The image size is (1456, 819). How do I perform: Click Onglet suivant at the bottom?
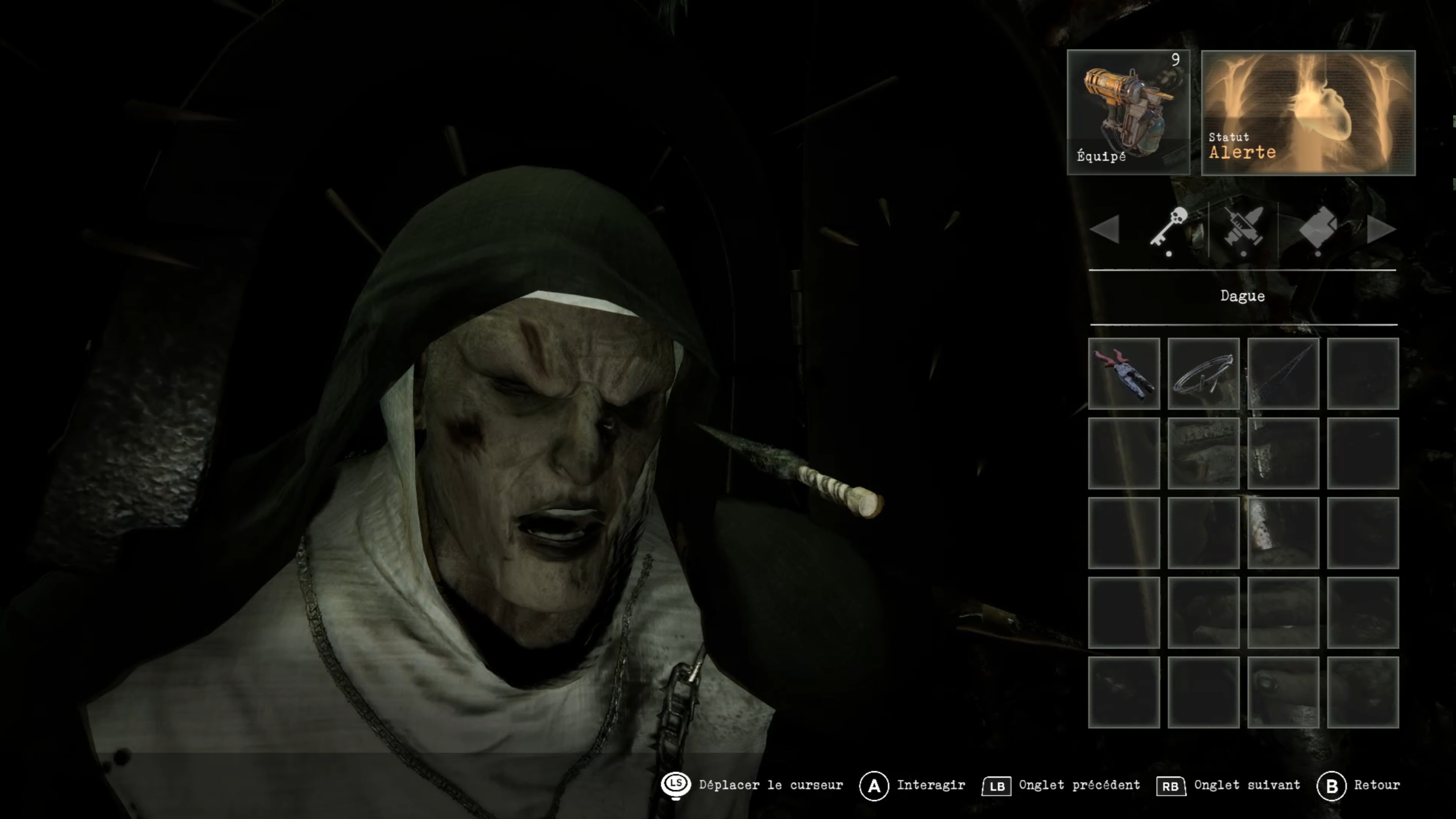click(1229, 785)
